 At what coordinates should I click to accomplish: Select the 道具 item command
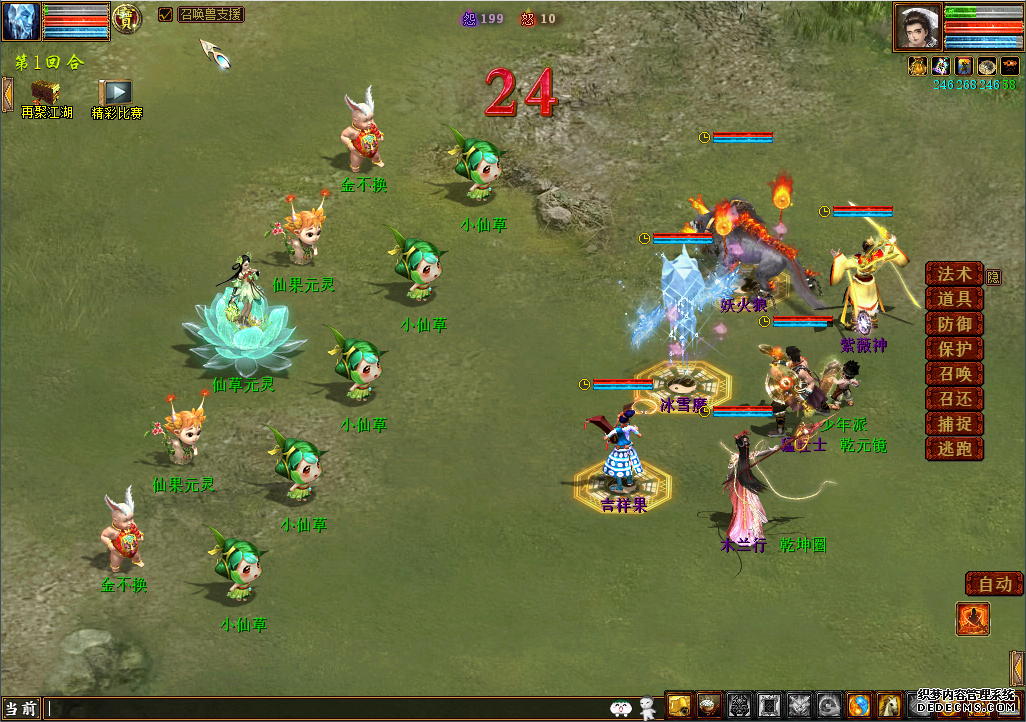954,299
